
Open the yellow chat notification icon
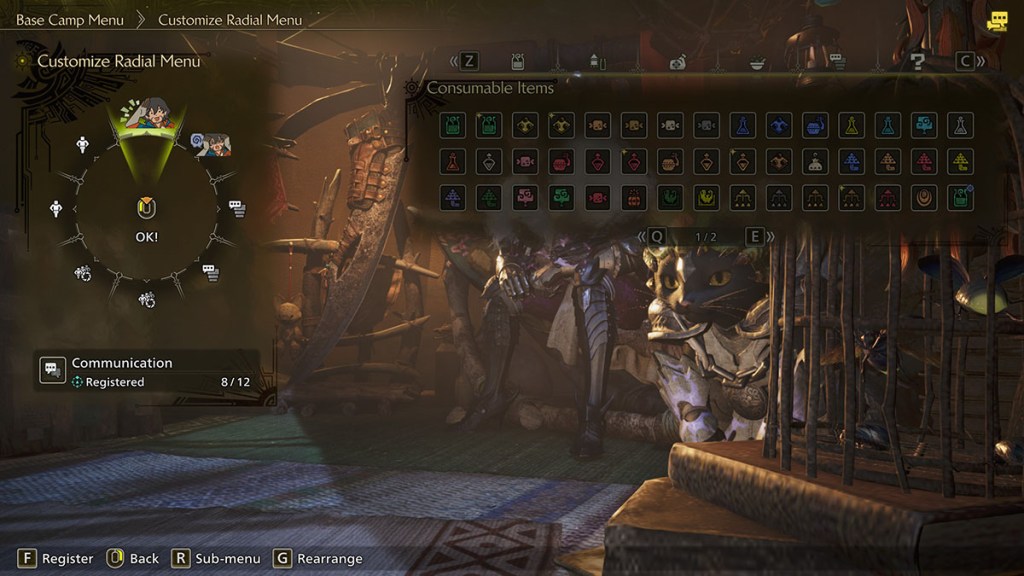pyautogui.click(x=996, y=21)
